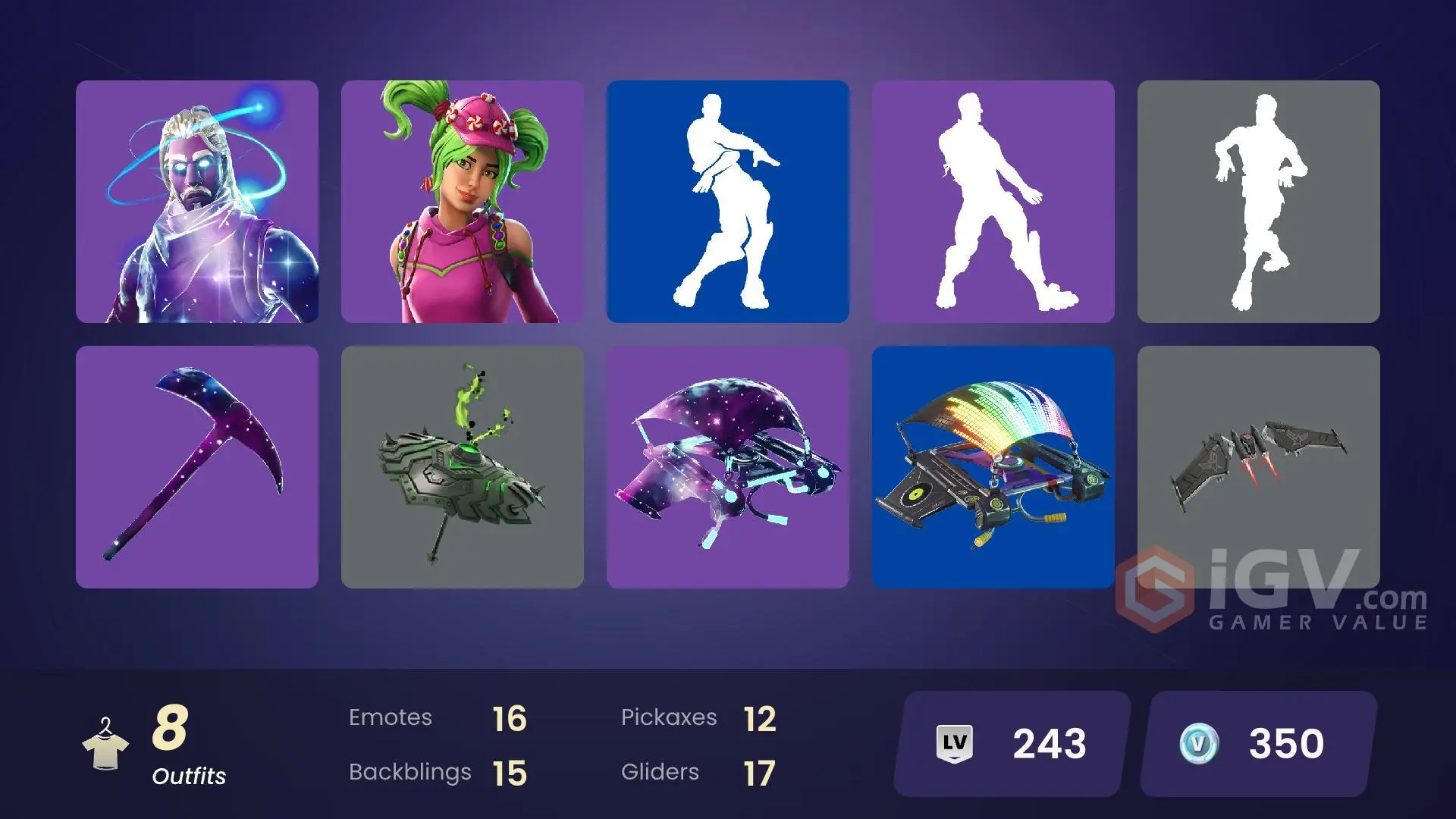Image resolution: width=1456 pixels, height=819 pixels.
Task: Click the Backblings 15 label
Action: pos(436,771)
